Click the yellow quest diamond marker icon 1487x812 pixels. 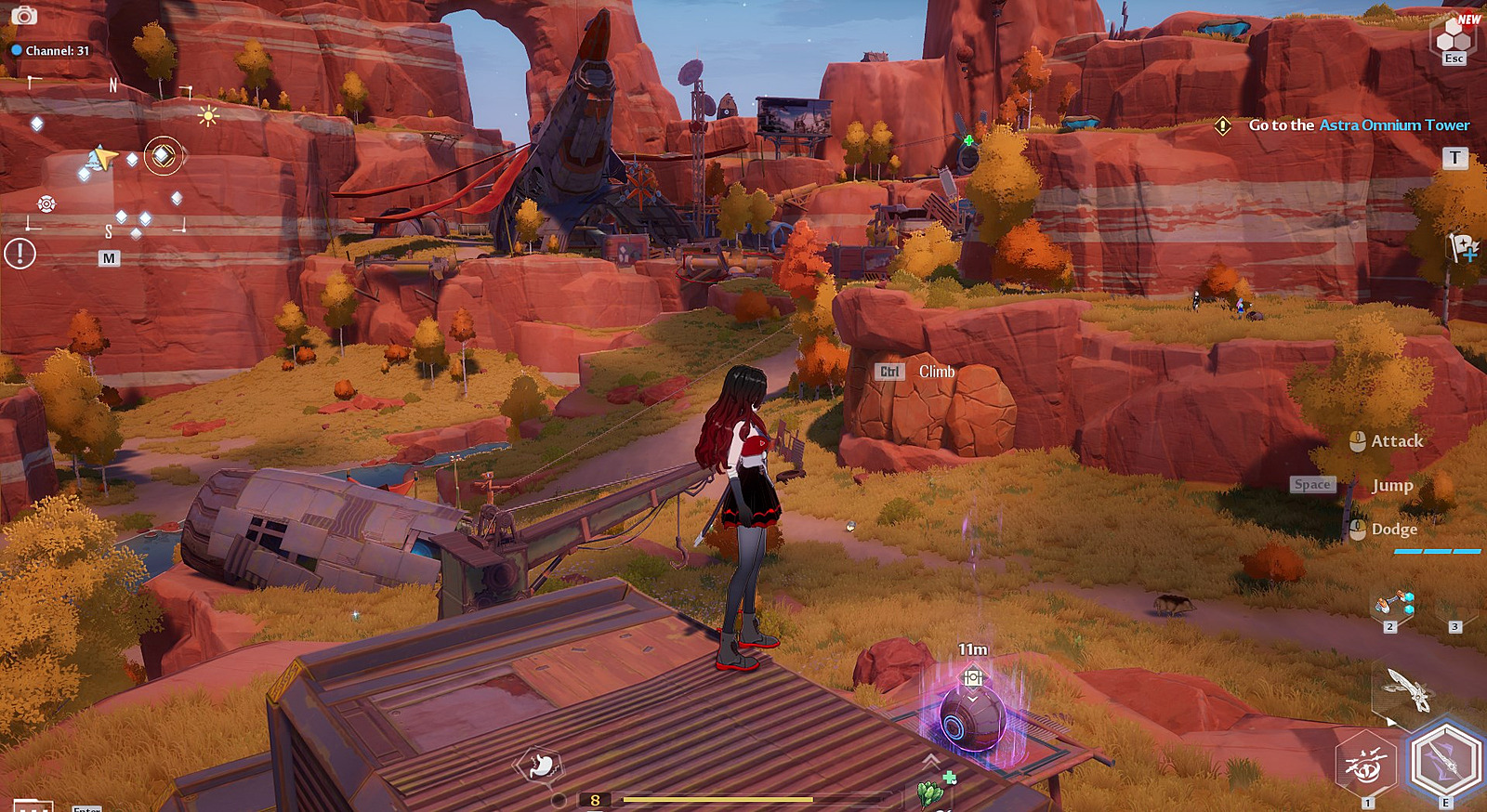[x=1223, y=124]
